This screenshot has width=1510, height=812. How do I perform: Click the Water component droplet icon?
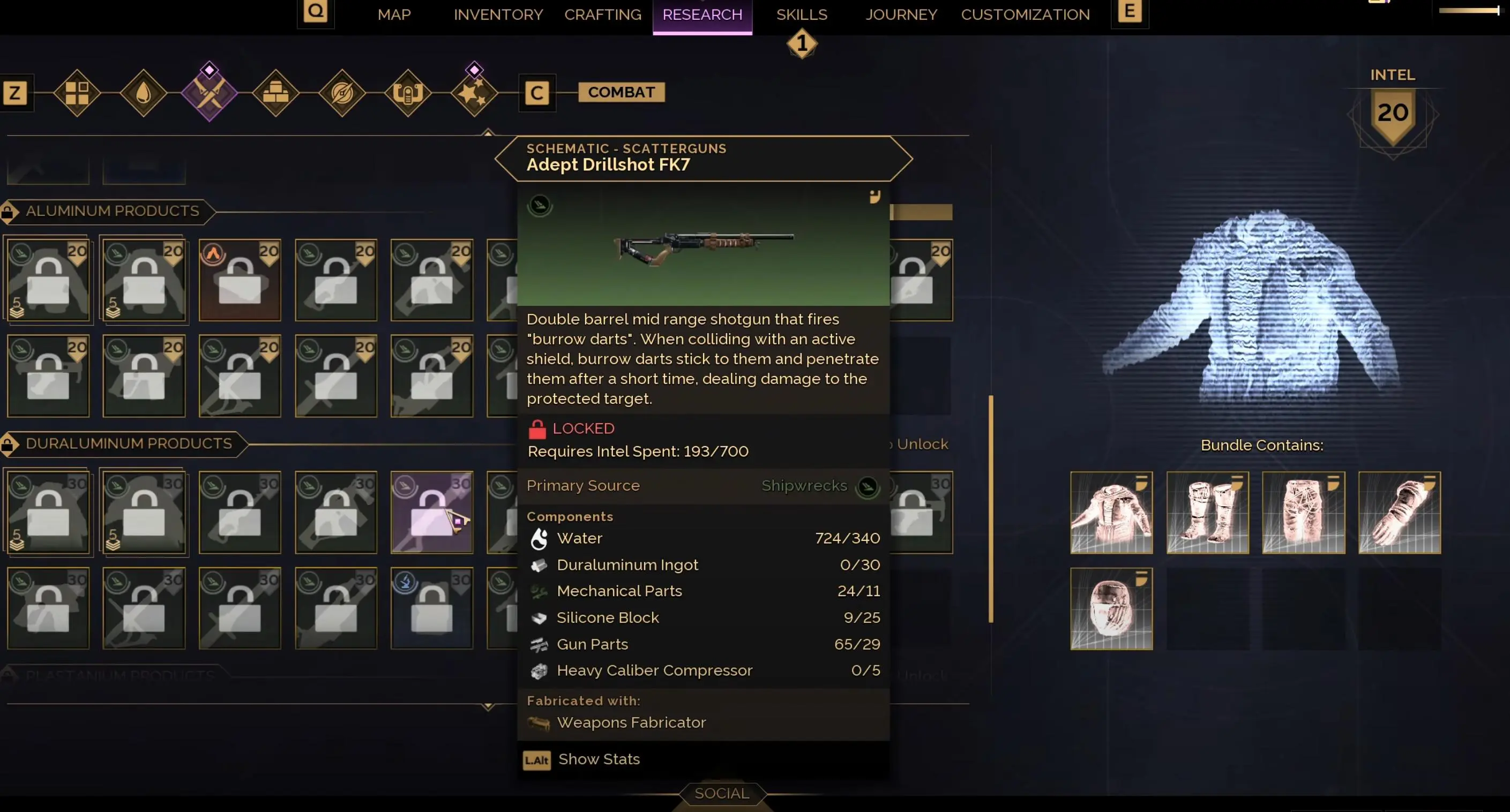(539, 538)
